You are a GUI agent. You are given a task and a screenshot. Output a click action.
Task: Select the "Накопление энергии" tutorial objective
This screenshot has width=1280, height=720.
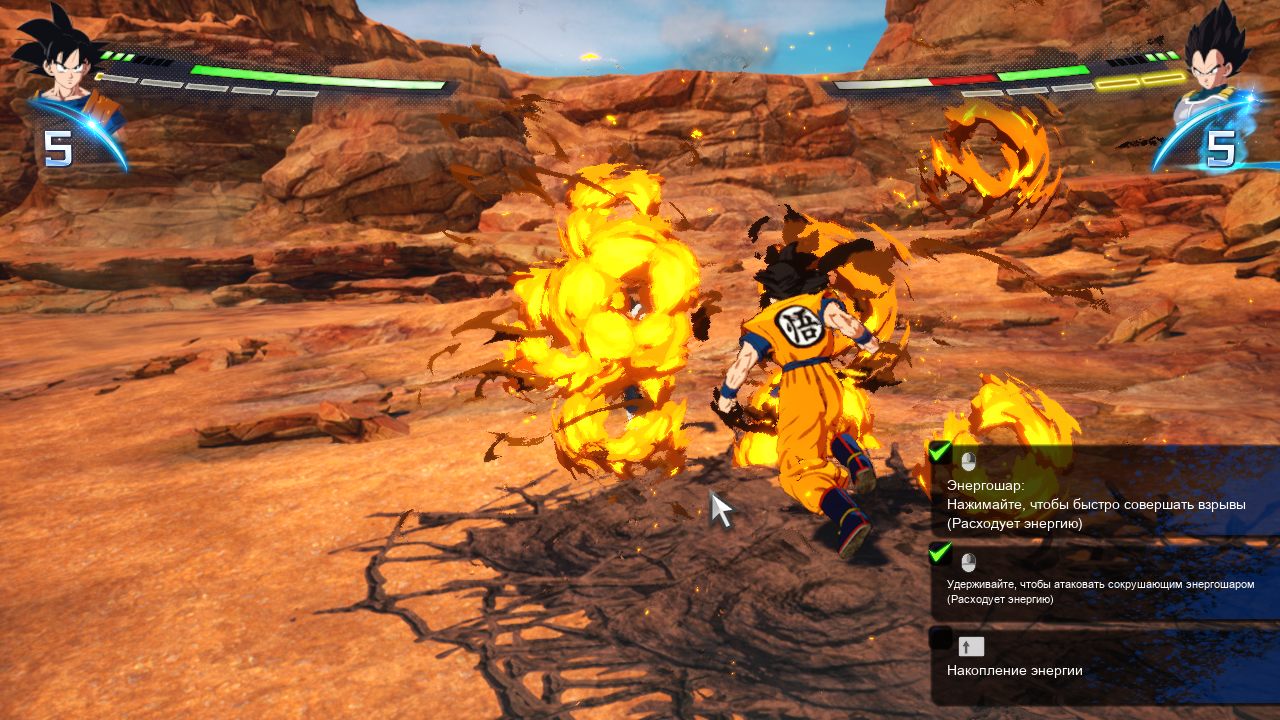point(1014,670)
